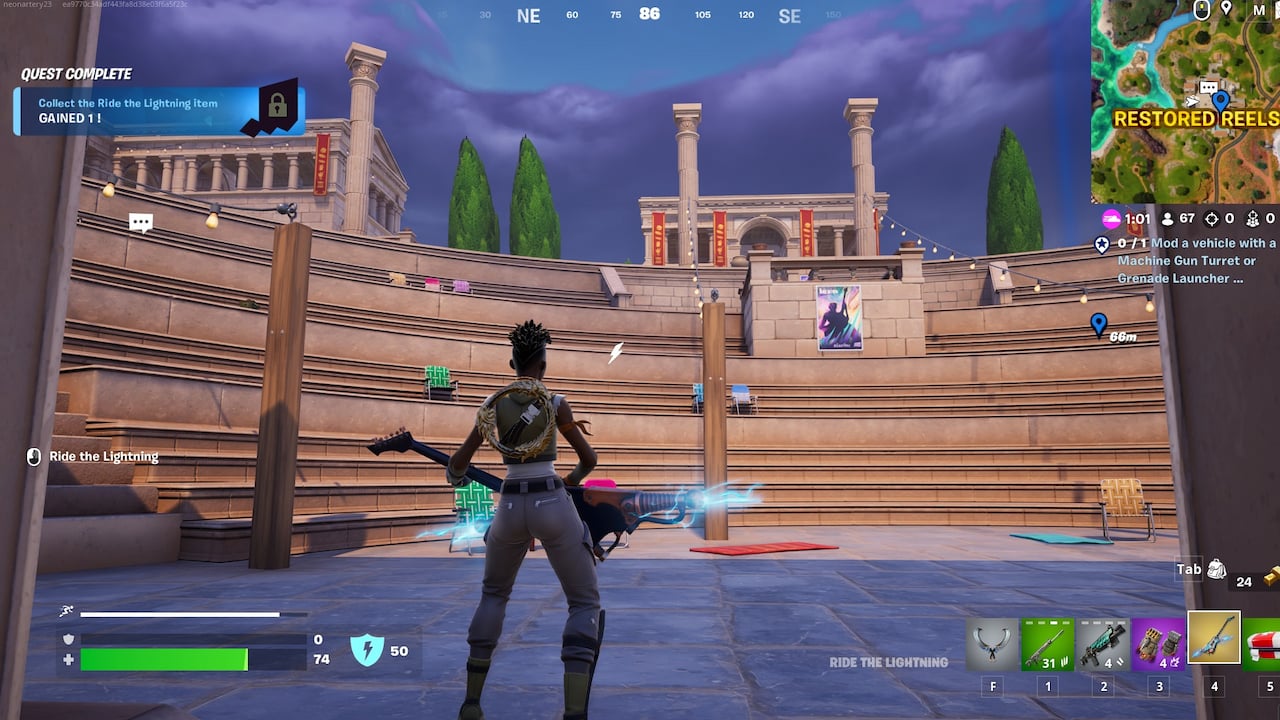Image resolution: width=1280 pixels, height=720 pixels.
Task: Click the eliminations crosshair icon
Action: (1211, 219)
